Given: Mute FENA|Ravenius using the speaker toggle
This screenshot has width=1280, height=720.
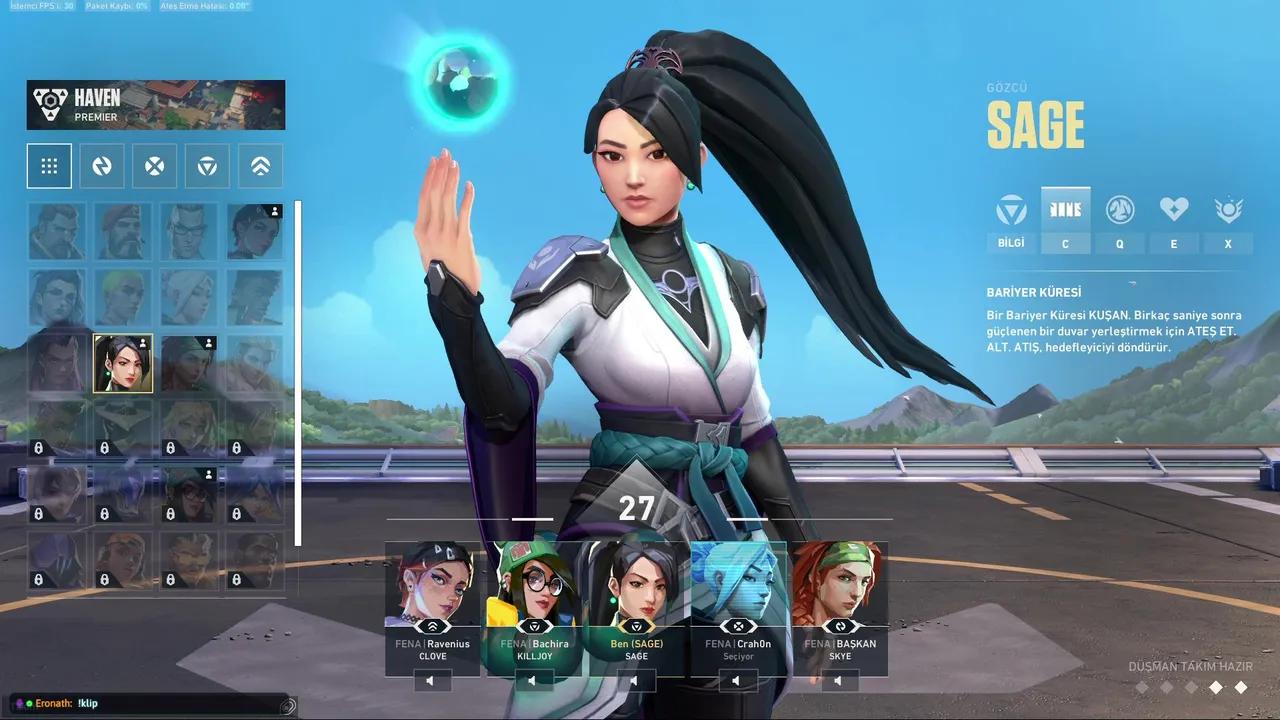Looking at the screenshot, I should point(430,680).
